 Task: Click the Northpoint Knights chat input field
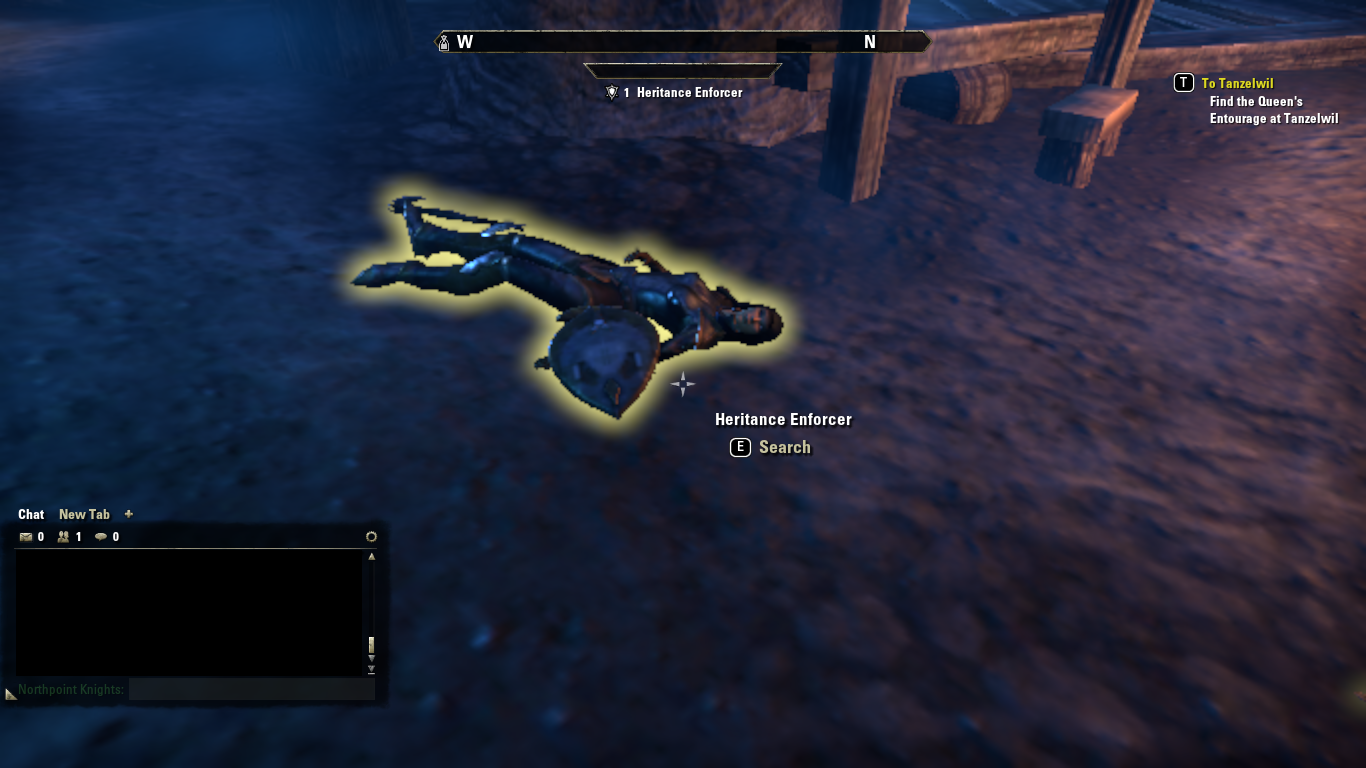point(250,689)
